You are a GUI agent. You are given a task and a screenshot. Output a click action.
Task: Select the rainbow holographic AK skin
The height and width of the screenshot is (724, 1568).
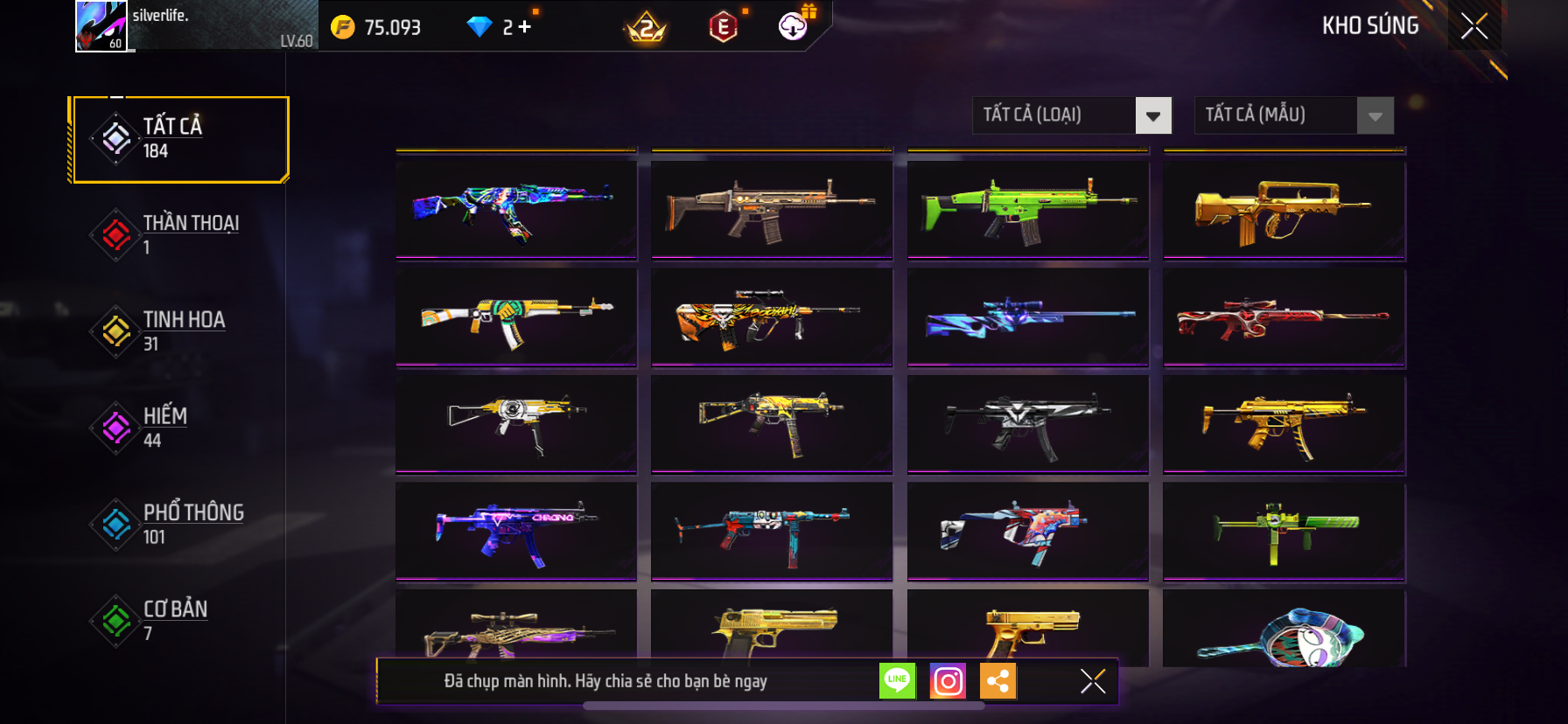point(516,209)
